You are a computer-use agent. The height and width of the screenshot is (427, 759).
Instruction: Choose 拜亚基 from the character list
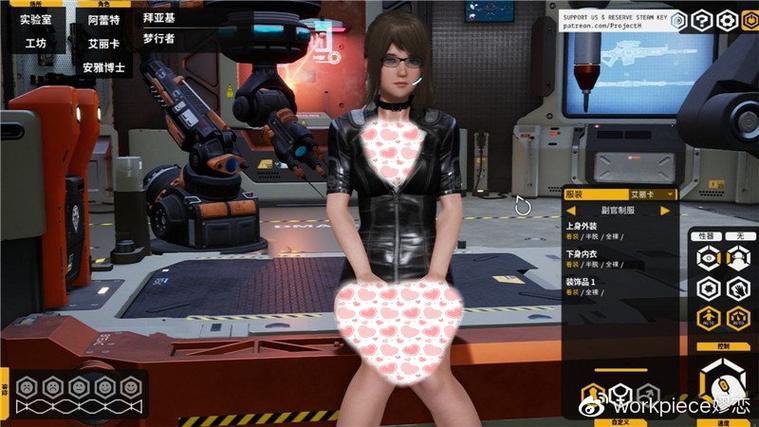[x=160, y=19]
